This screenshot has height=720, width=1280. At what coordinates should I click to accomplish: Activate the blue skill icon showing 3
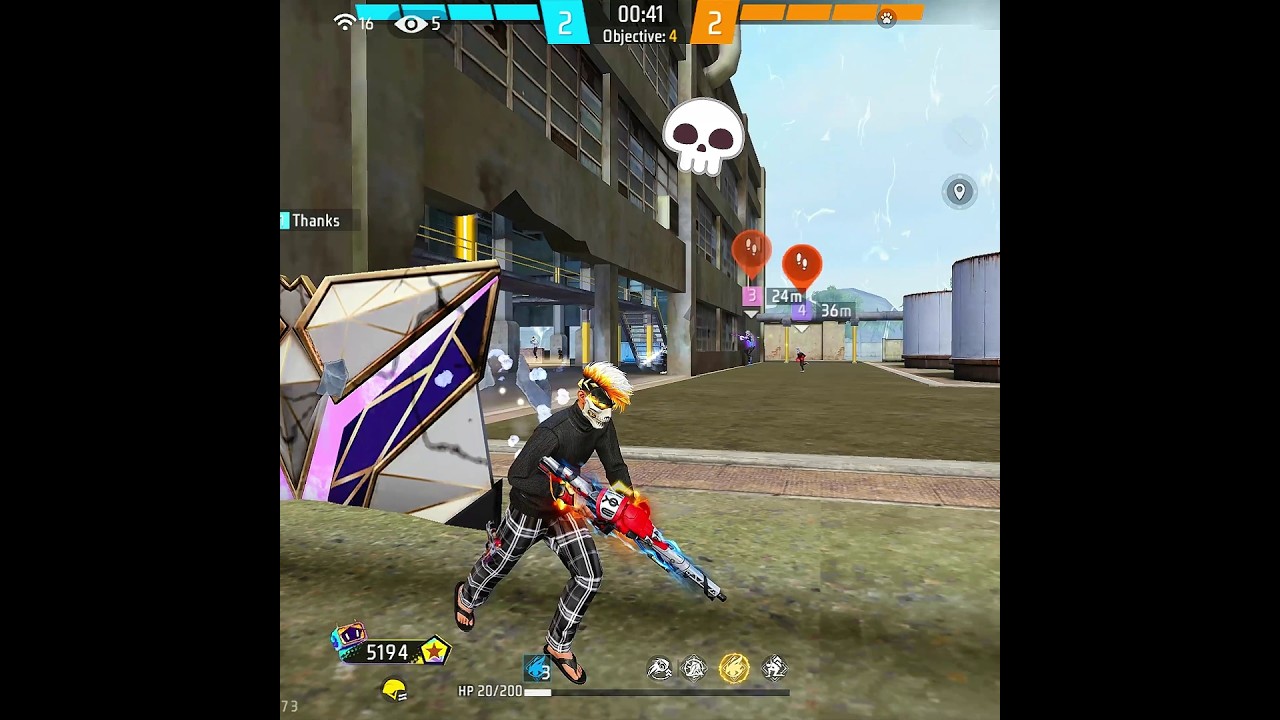[x=538, y=667]
